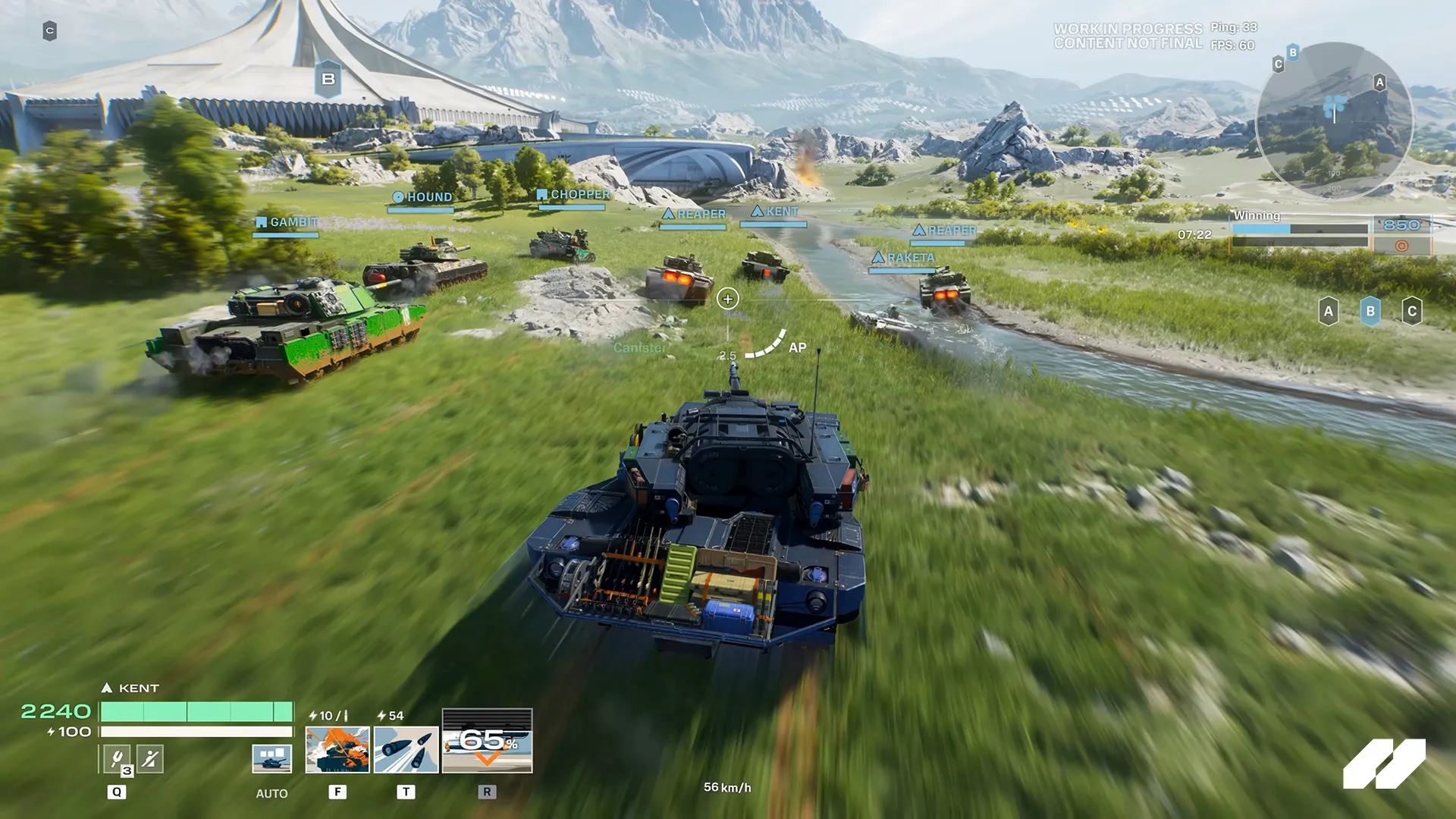Viewport: 1456px width, 819px height.
Task: Click the HOUND player nameplate
Action: coord(422,196)
